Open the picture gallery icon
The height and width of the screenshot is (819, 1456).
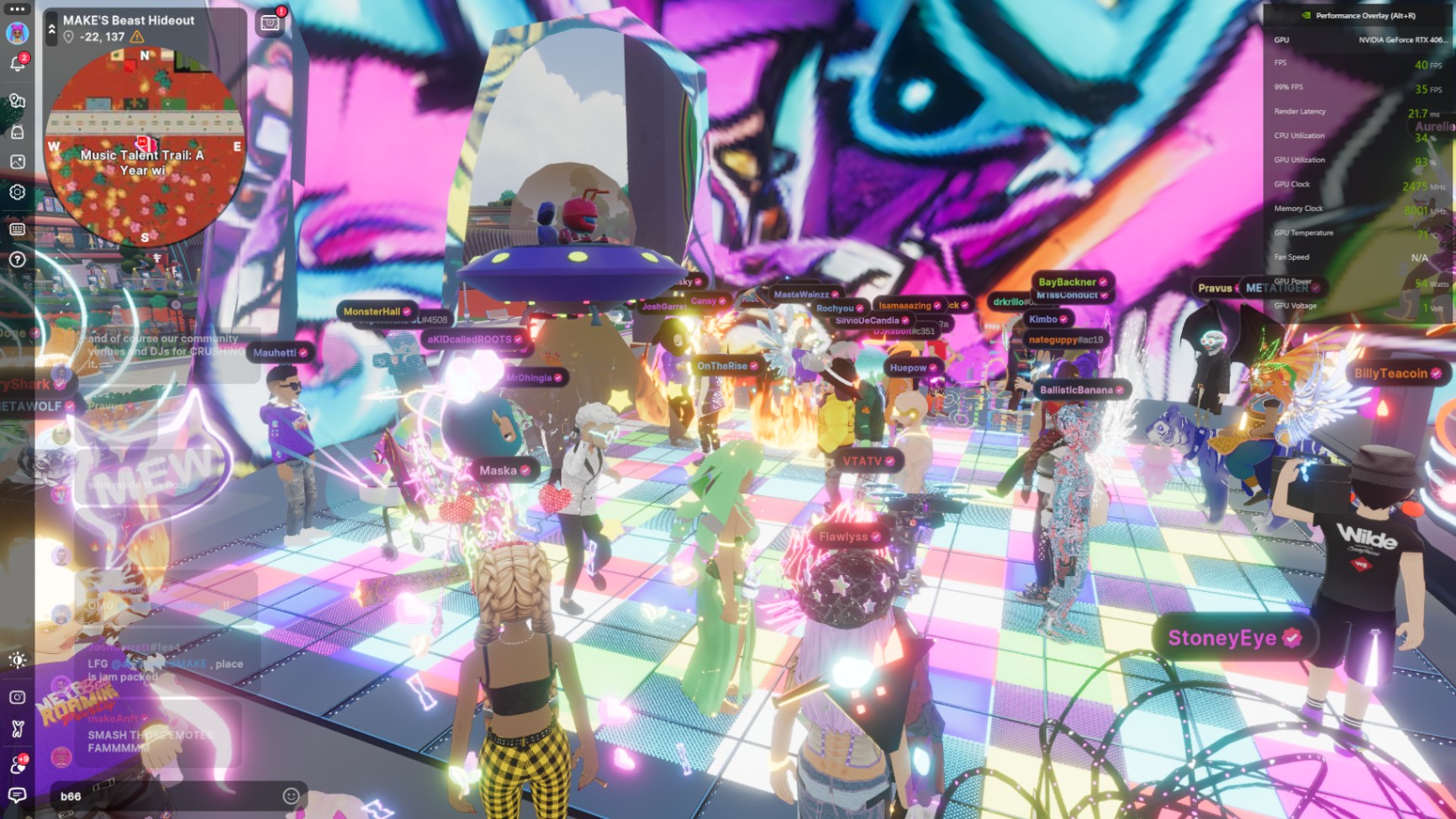[x=17, y=161]
